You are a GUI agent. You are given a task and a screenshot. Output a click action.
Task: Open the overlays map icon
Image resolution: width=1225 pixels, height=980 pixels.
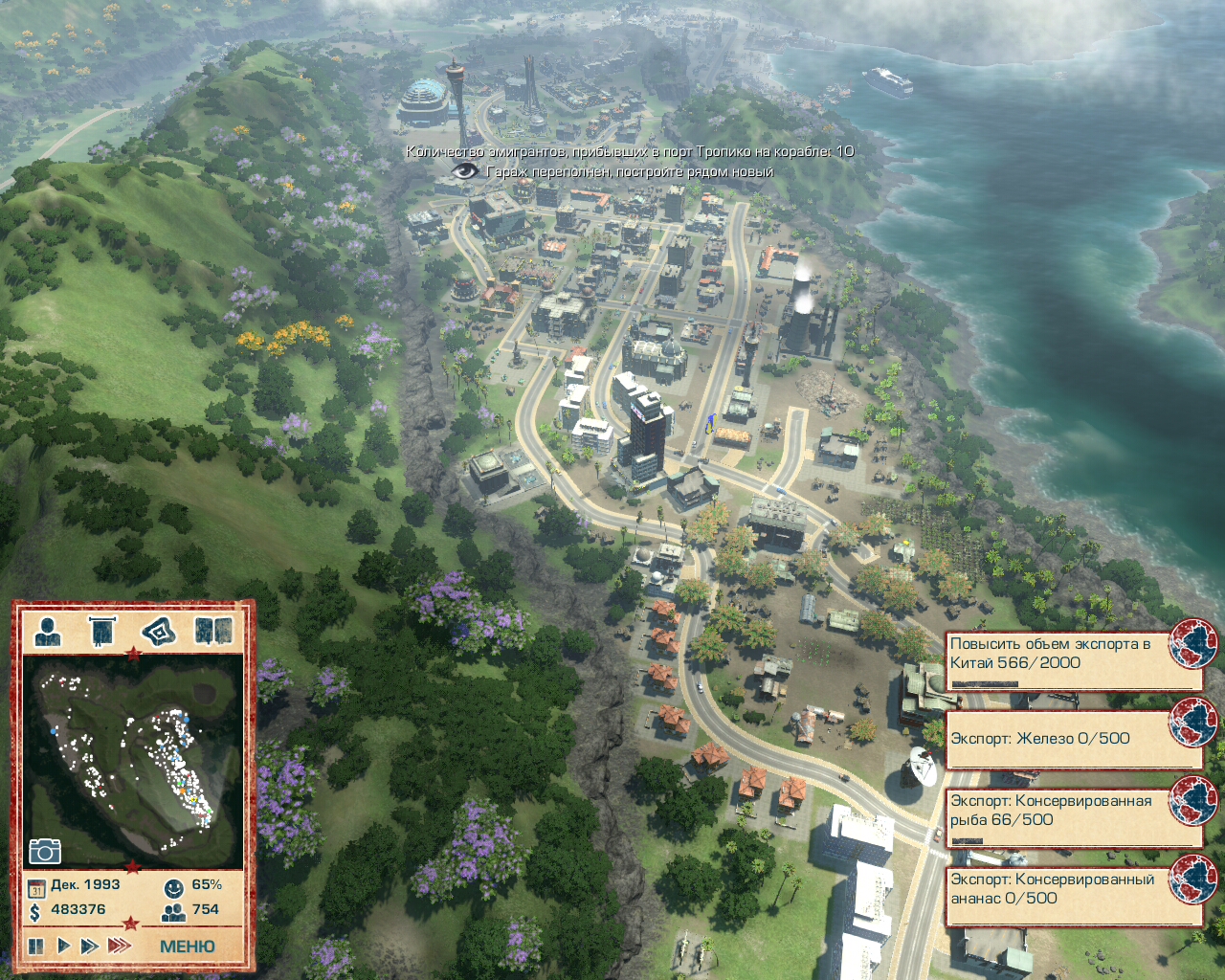click(160, 632)
